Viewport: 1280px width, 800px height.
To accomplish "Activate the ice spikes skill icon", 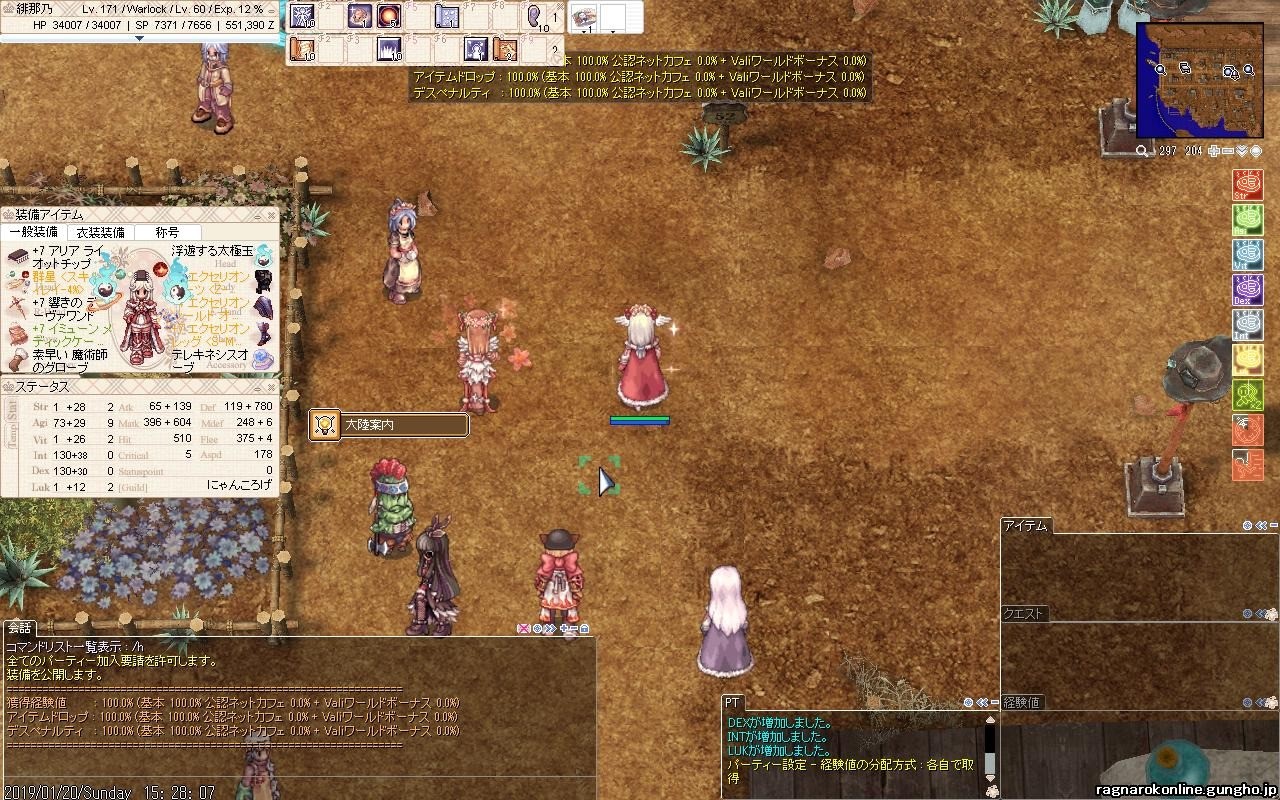I will pyautogui.click(x=389, y=47).
